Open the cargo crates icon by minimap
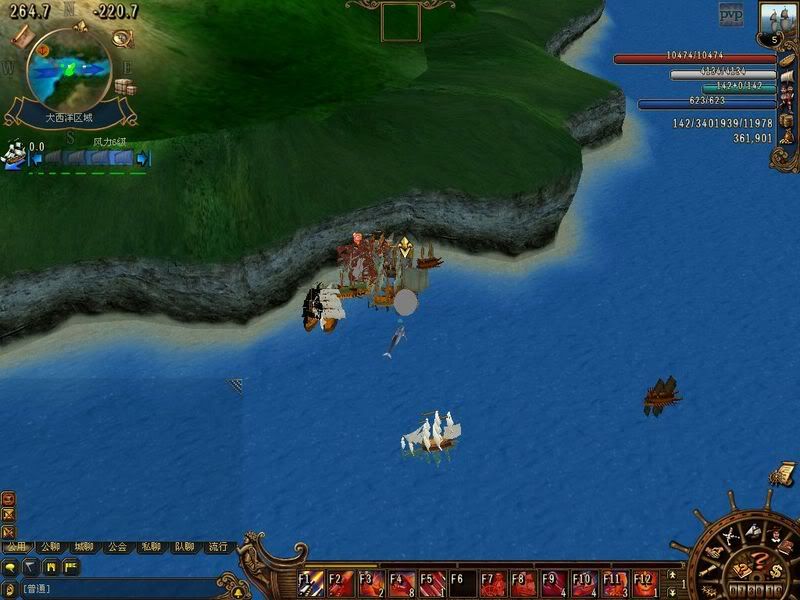This screenshot has width=800, height=600. point(125,88)
